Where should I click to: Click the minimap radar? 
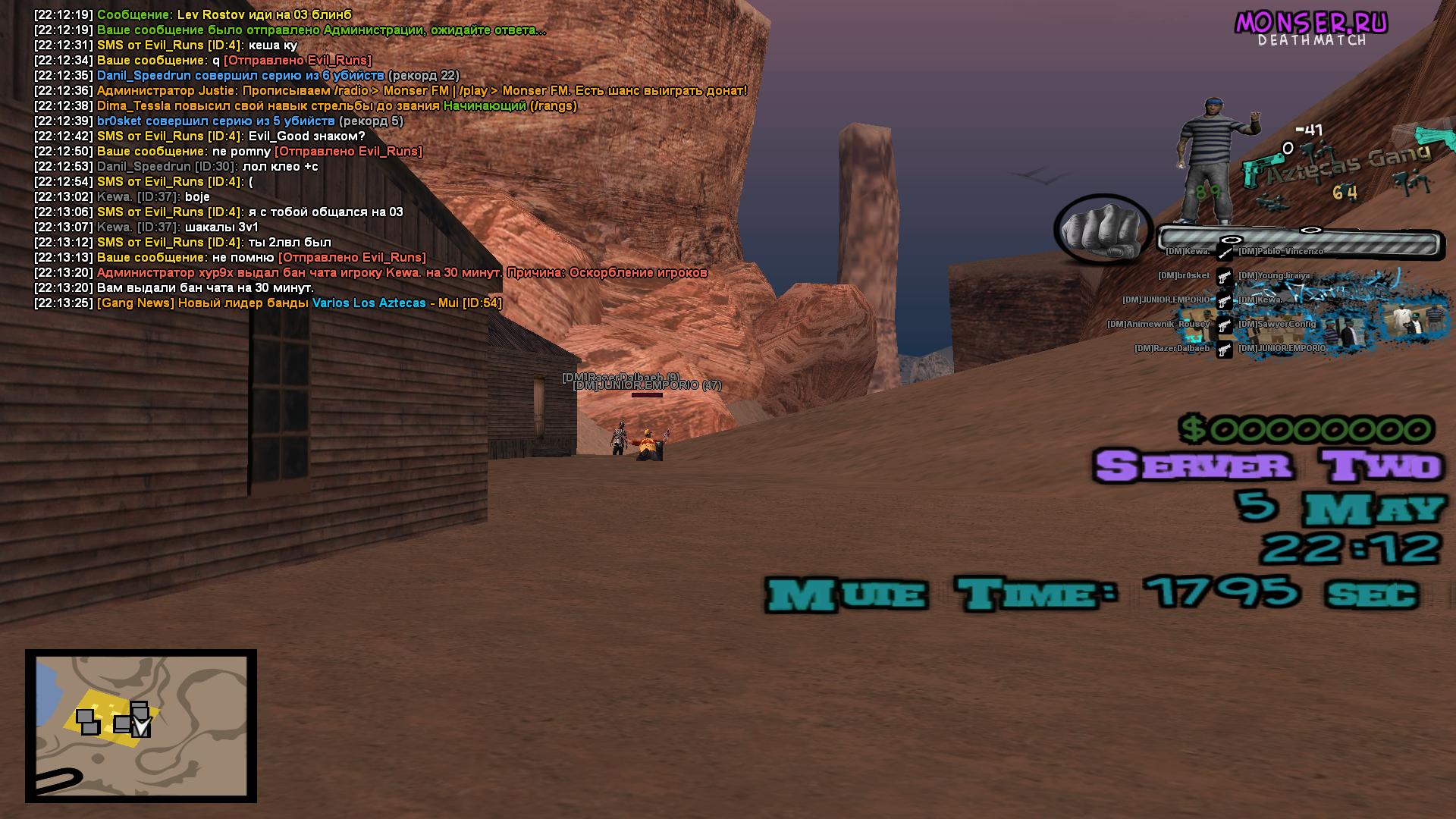(x=141, y=726)
